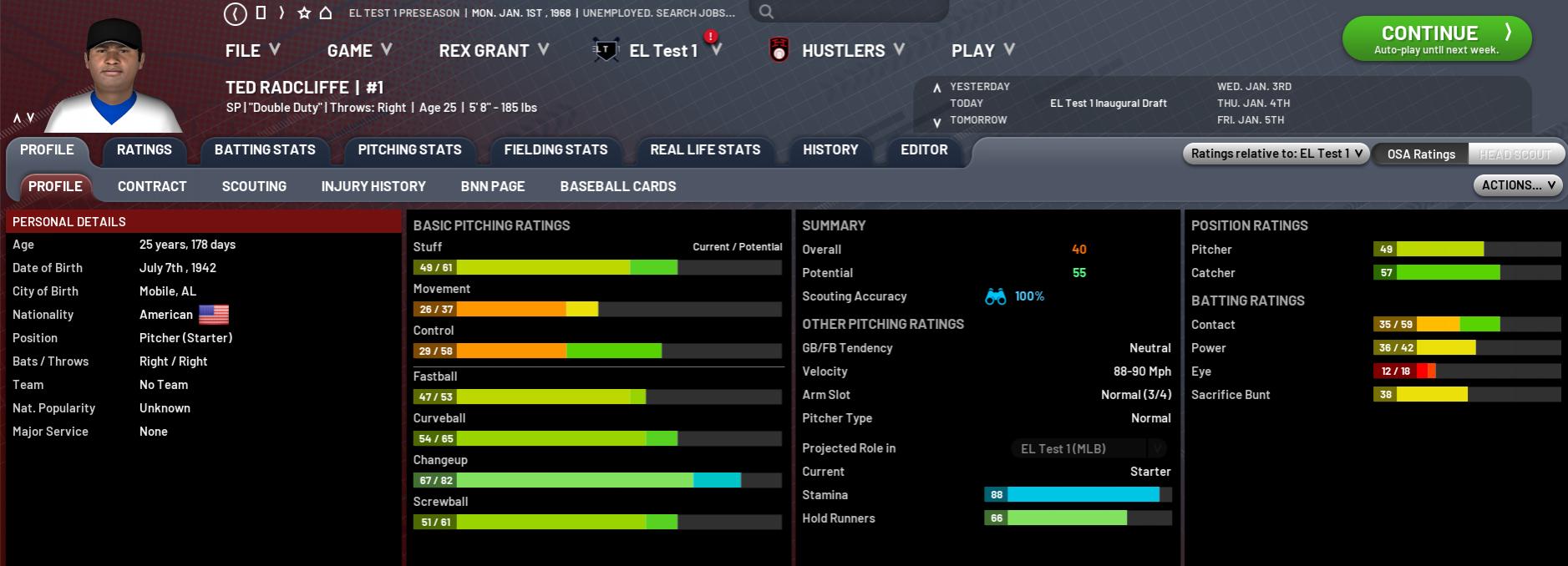The height and width of the screenshot is (566, 1568).
Task: Open the Fielding Stats tab
Action: coord(556,150)
